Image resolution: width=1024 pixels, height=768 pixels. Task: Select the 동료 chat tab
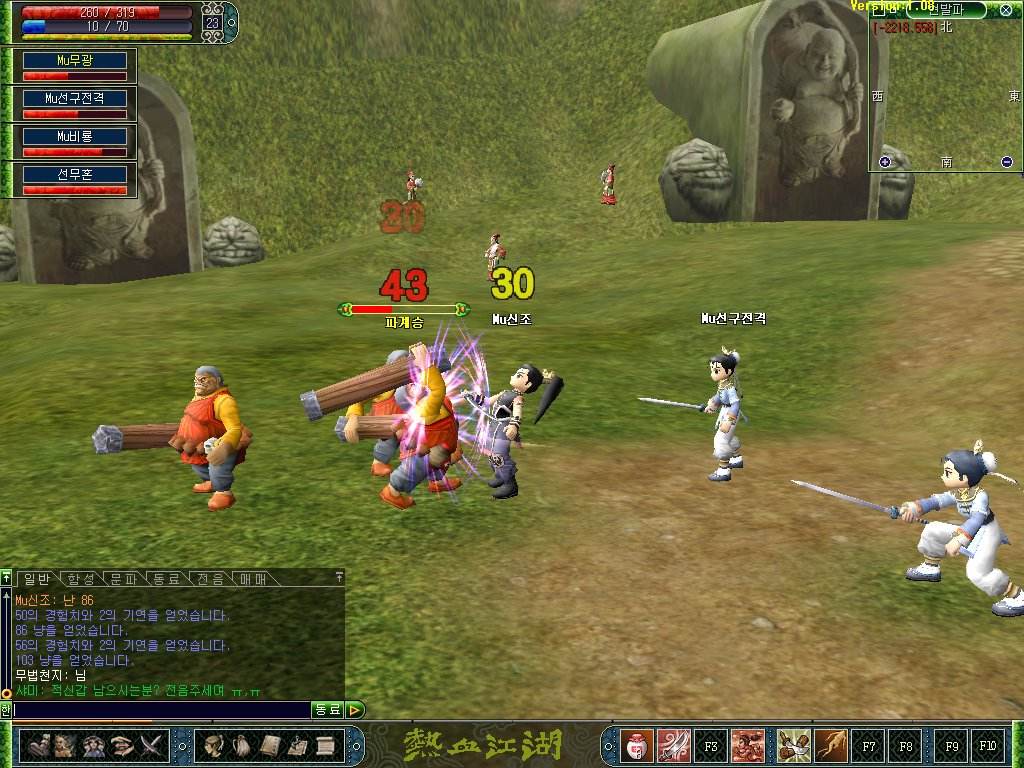(166, 579)
